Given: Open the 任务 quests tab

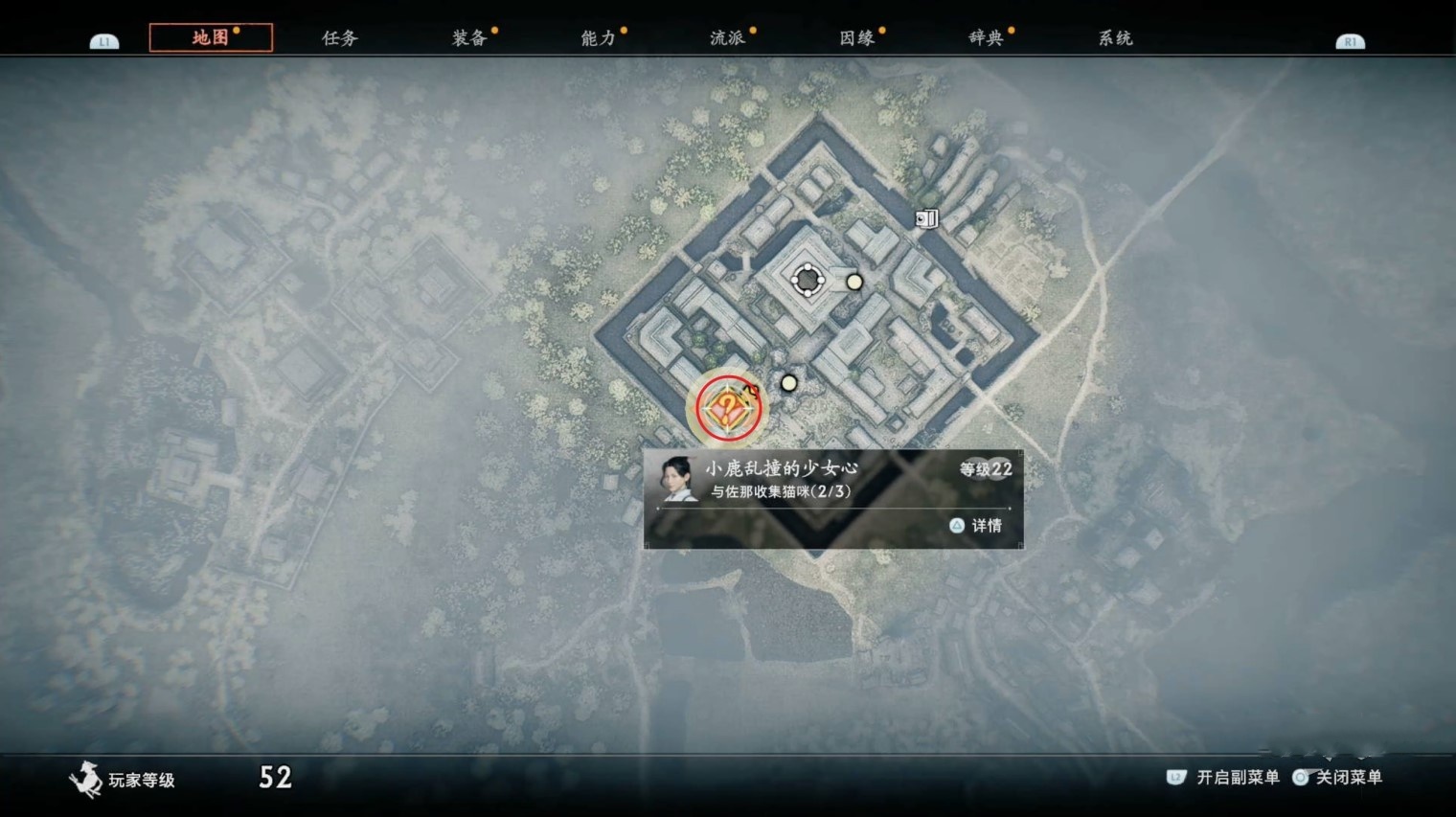Looking at the screenshot, I should [x=340, y=38].
